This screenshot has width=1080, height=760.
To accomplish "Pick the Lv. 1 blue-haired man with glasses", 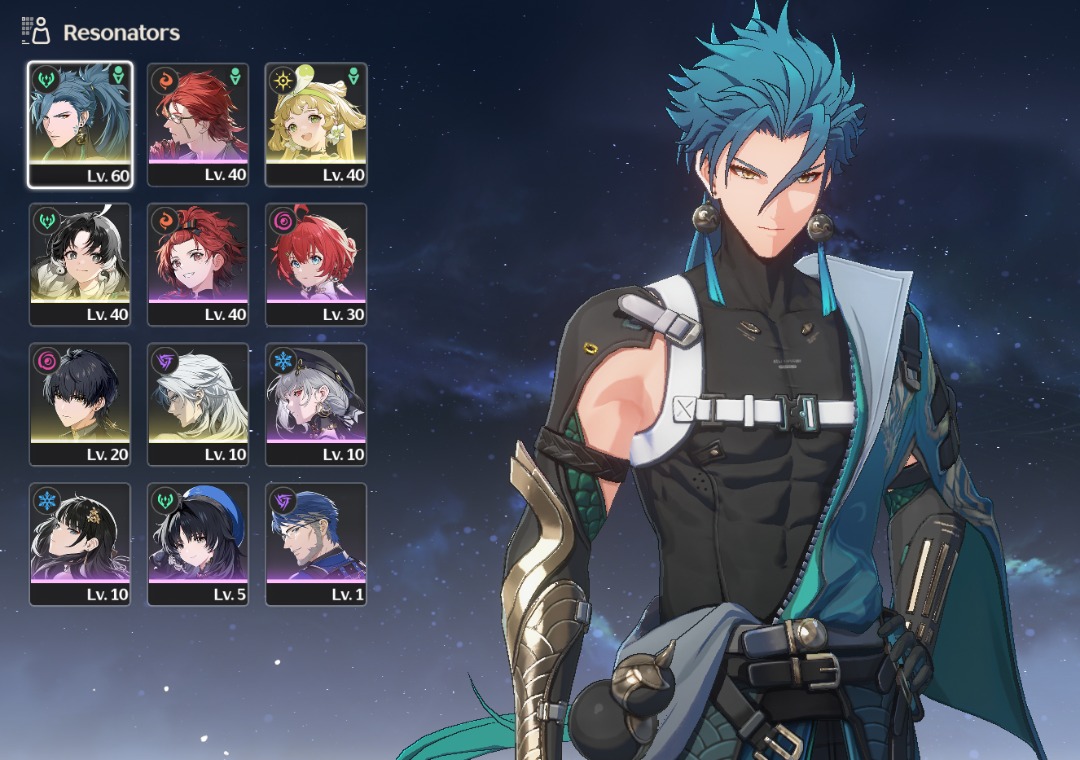I will [x=316, y=544].
